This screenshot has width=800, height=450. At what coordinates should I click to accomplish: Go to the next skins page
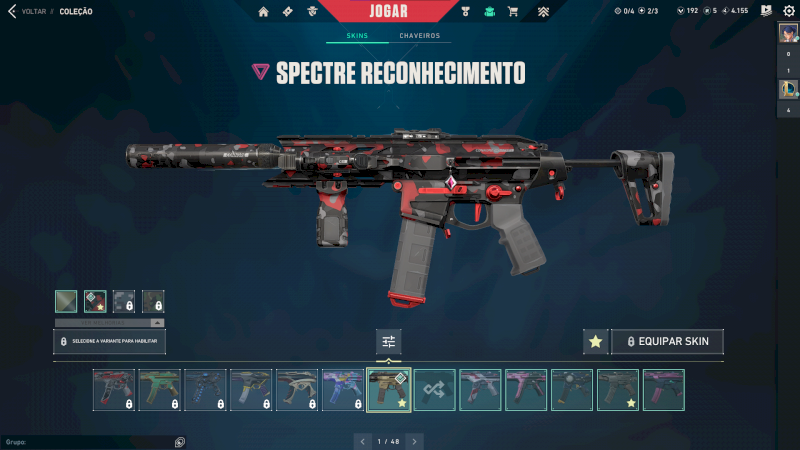pyautogui.click(x=415, y=441)
